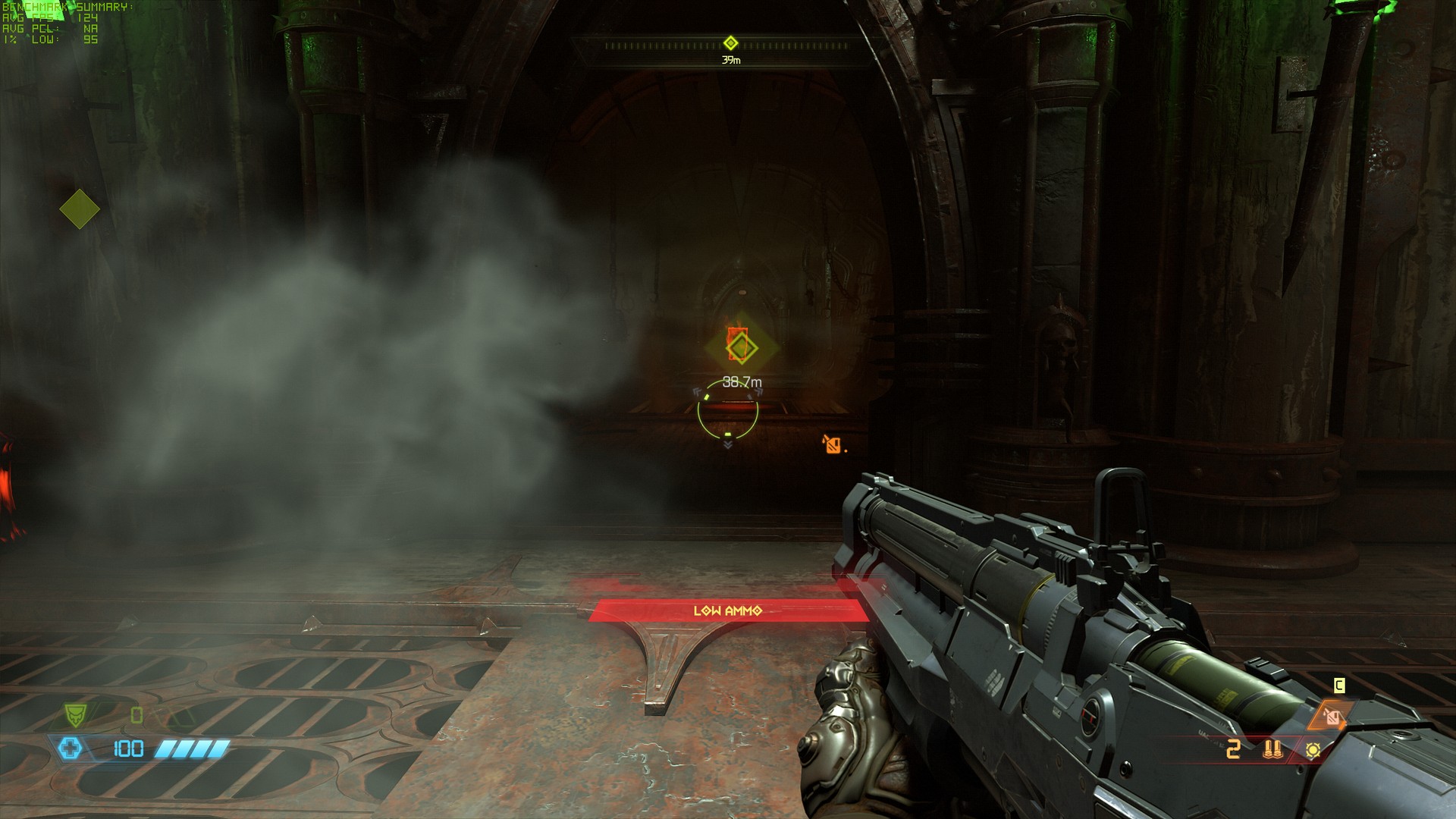Screen dimensions: 1456x819
Task: Click the green armor shield icon
Action: pyautogui.click(x=75, y=714)
